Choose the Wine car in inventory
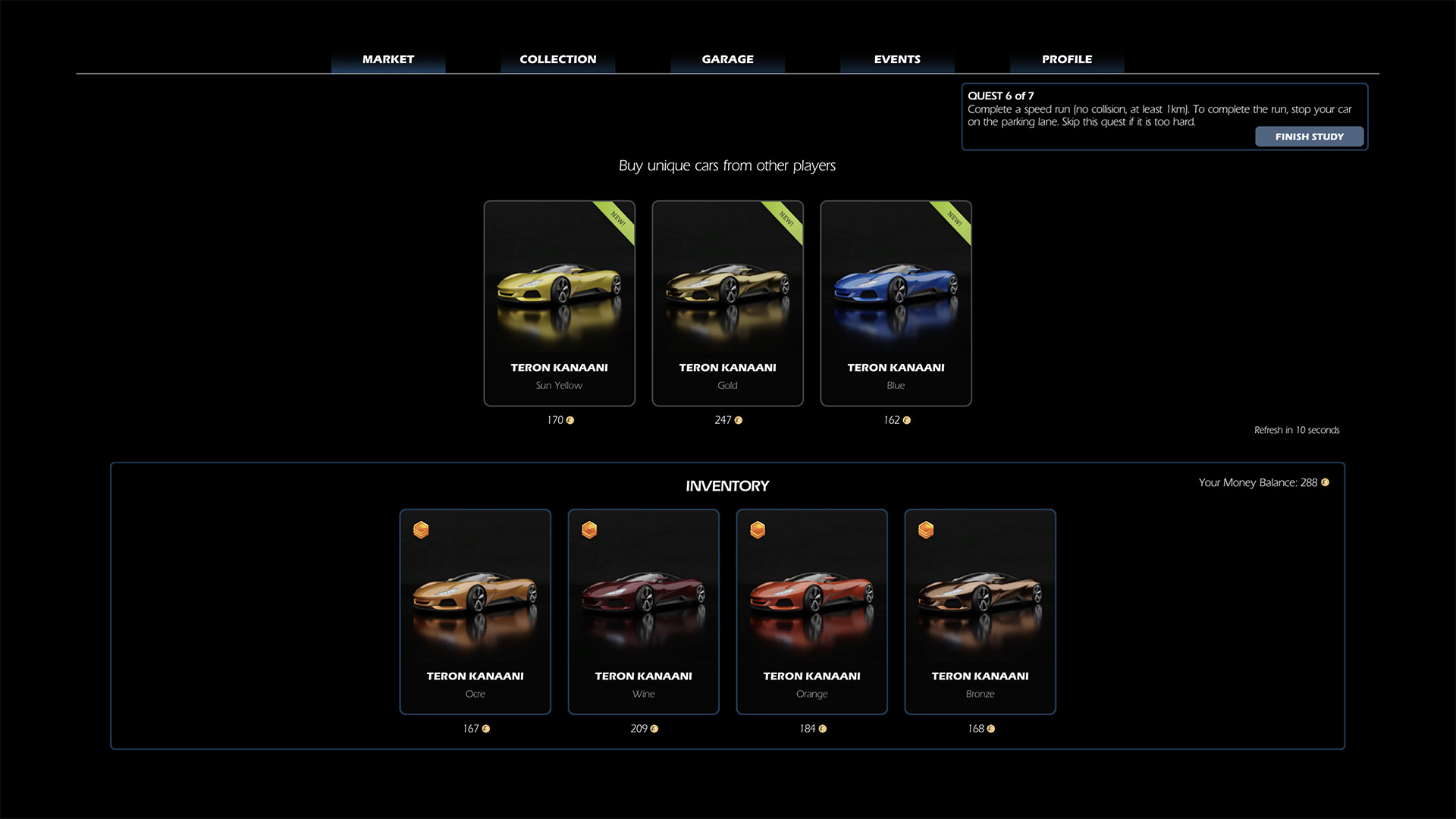The image size is (1456, 819). click(644, 611)
